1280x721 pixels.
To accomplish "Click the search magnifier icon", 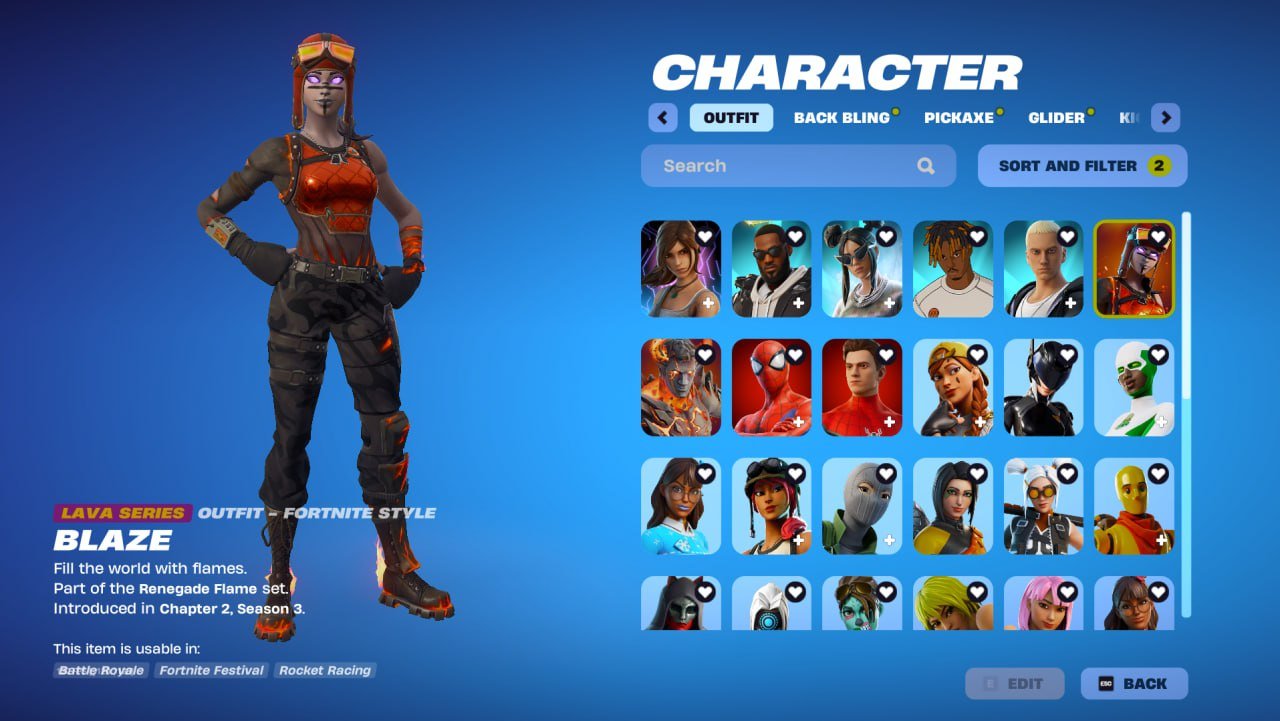I will [925, 165].
